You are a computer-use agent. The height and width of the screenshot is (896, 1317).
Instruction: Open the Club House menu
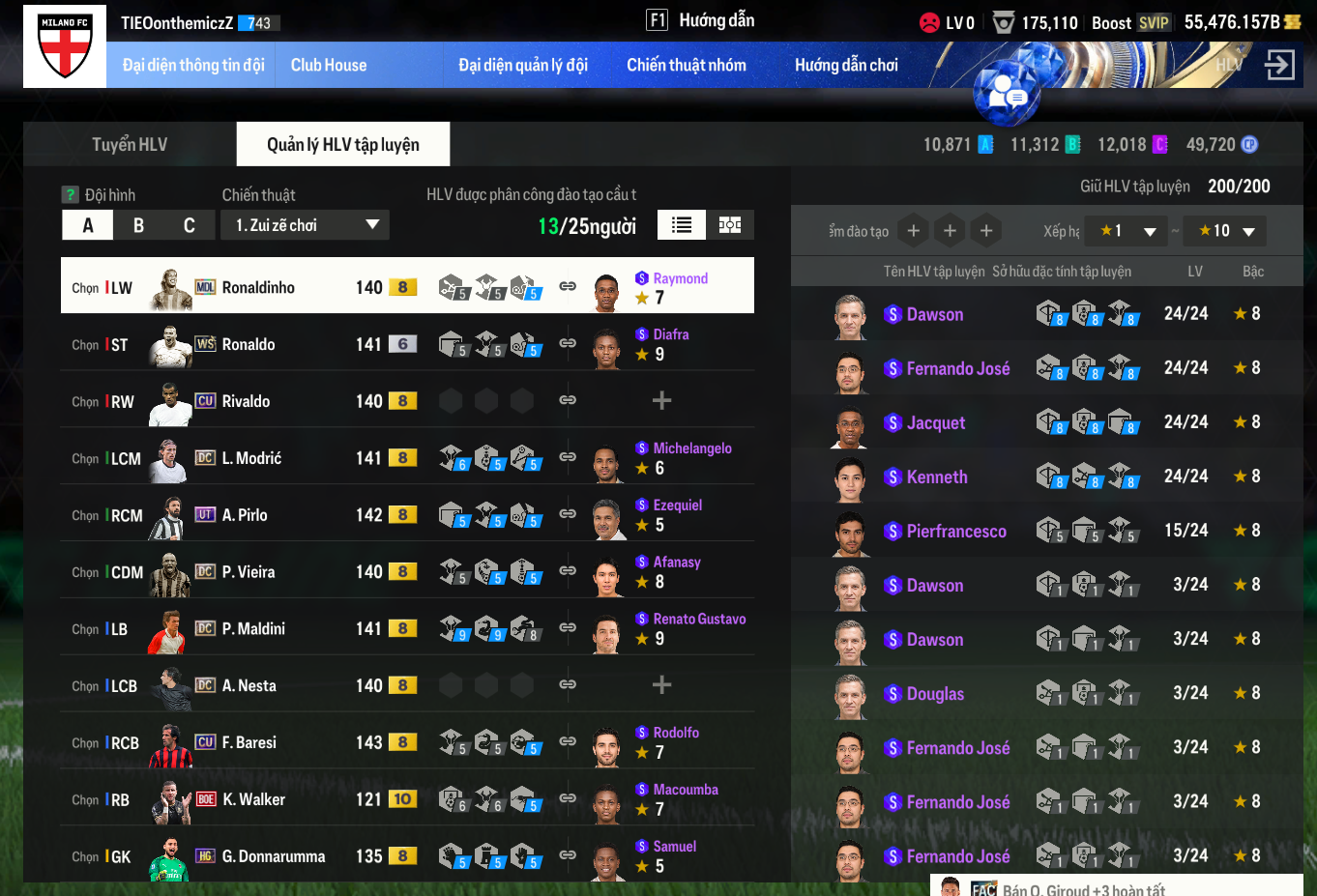[x=329, y=66]
